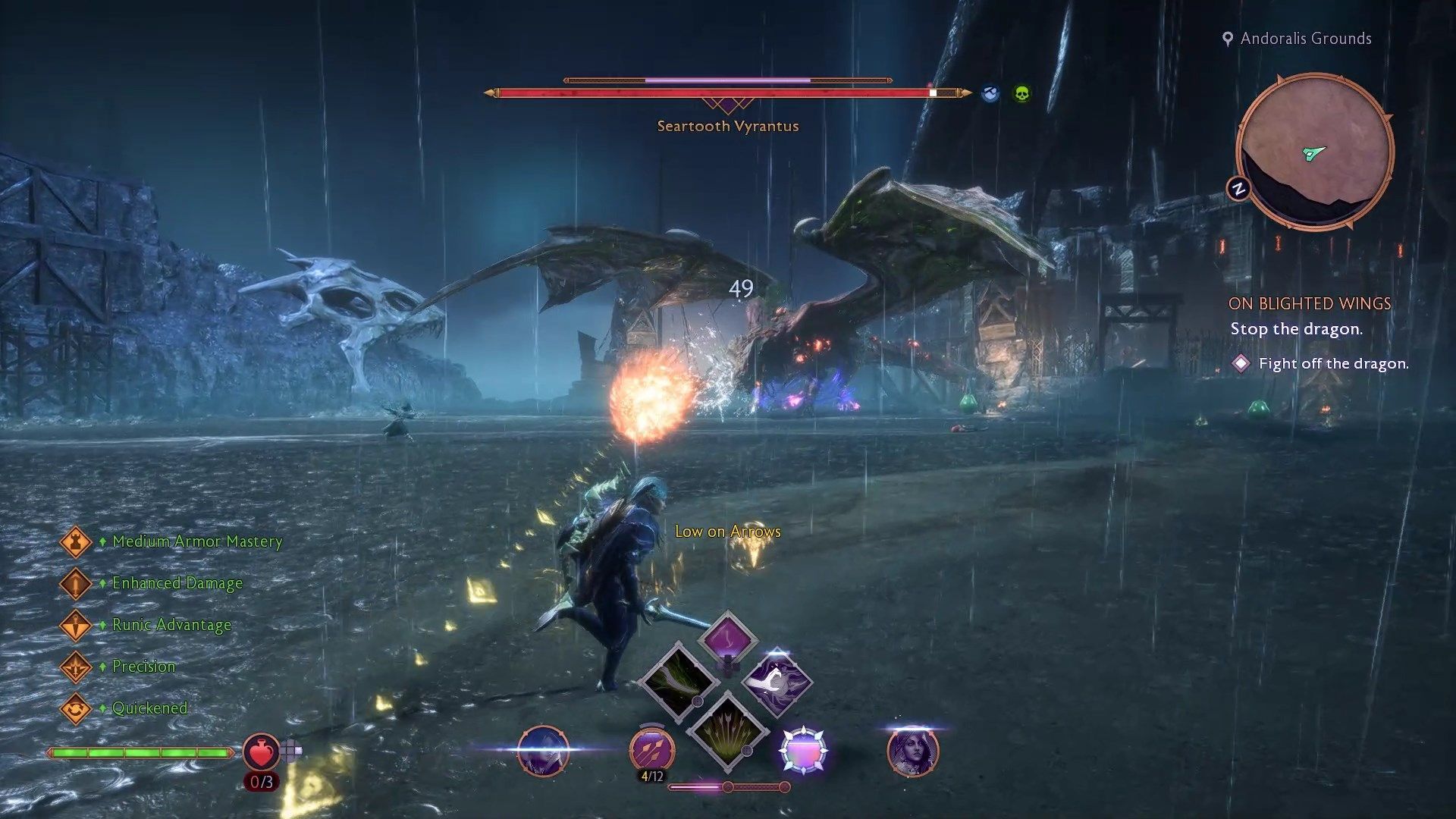Inspect the Precision buff icon

click(x=76, y=667)
